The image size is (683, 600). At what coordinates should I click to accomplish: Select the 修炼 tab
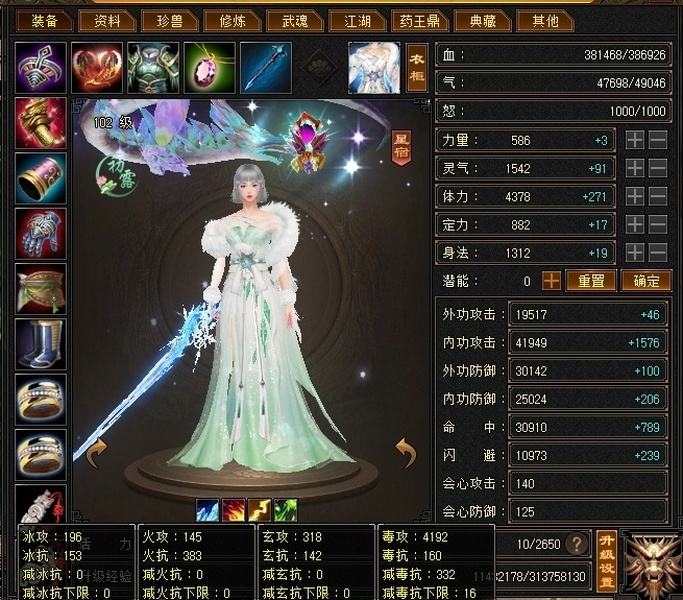click(232, 20)
